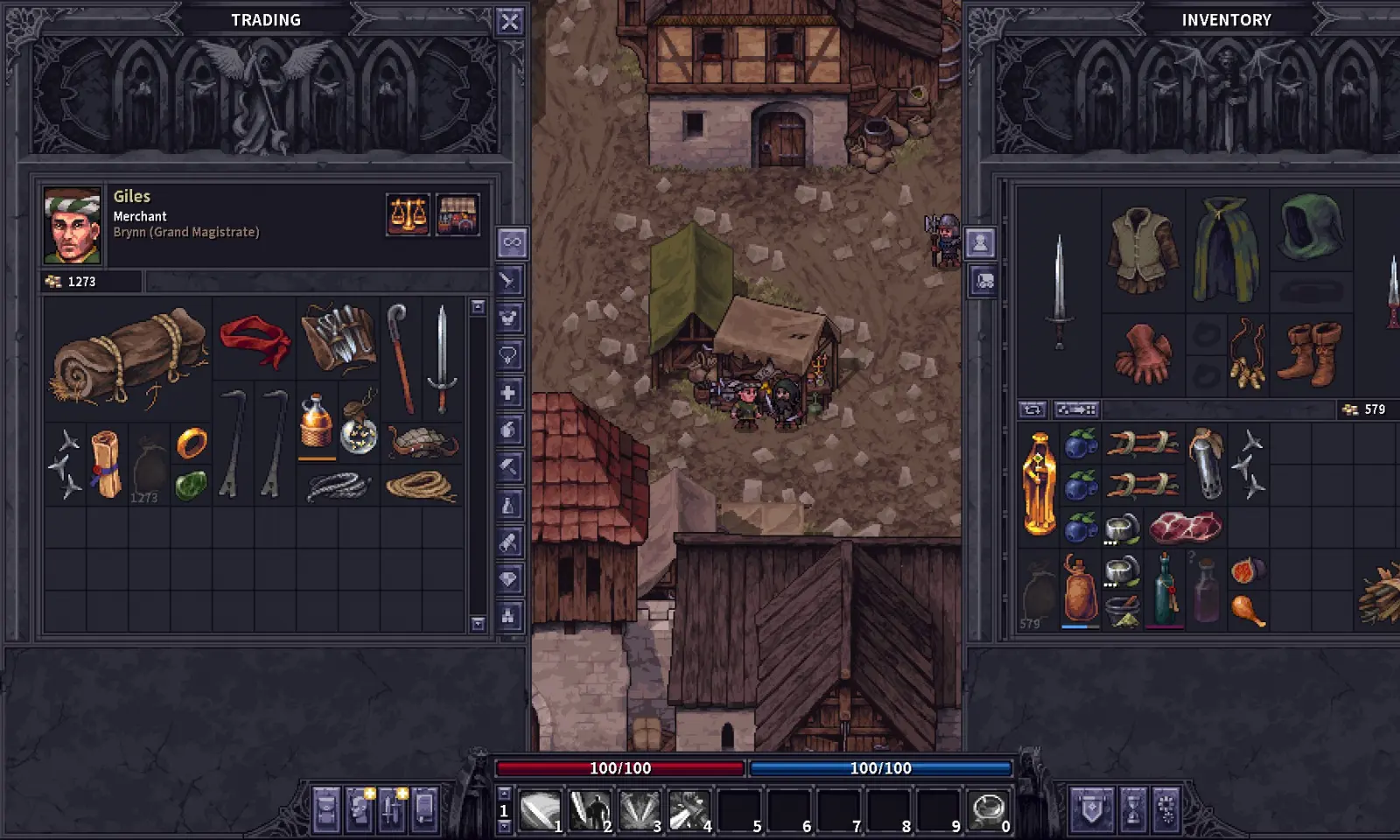Select the rolled scroll in merchant stock
Image resolution: width=1400 pixels, height=840 pixels.
[106, 464]
